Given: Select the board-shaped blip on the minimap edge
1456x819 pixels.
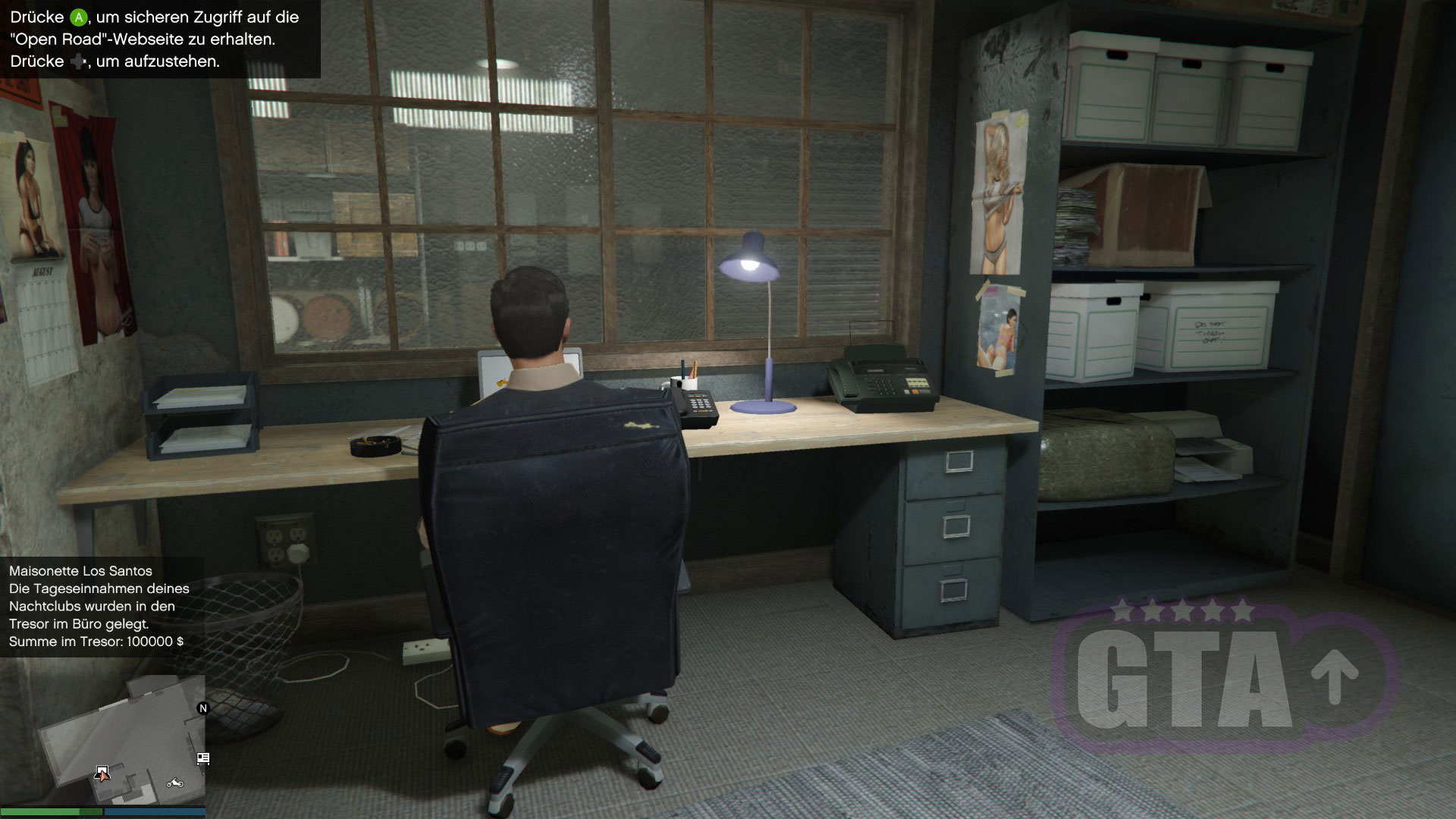Looking at the screenshot, I should [x=202, y=758].
